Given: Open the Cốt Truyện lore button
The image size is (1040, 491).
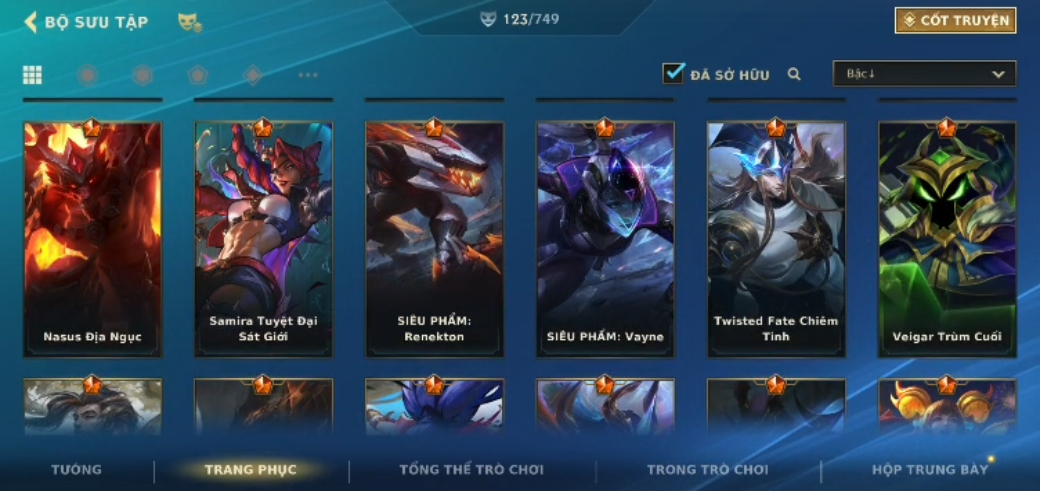Looking at the screenshot, I should 955,21.
